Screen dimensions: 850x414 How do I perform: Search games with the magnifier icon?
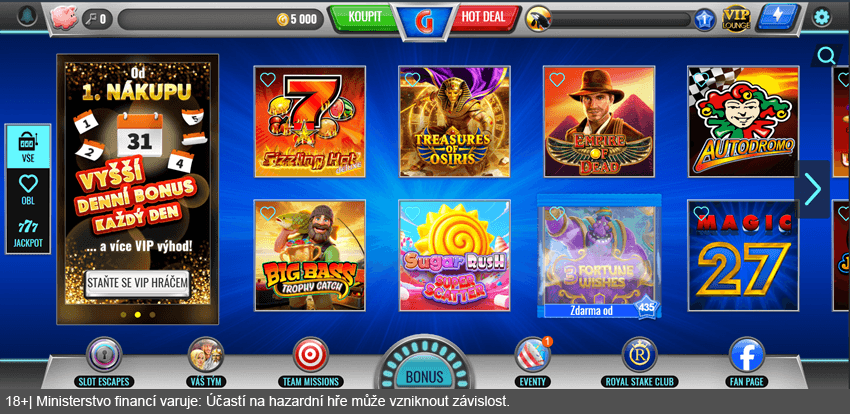826,56
